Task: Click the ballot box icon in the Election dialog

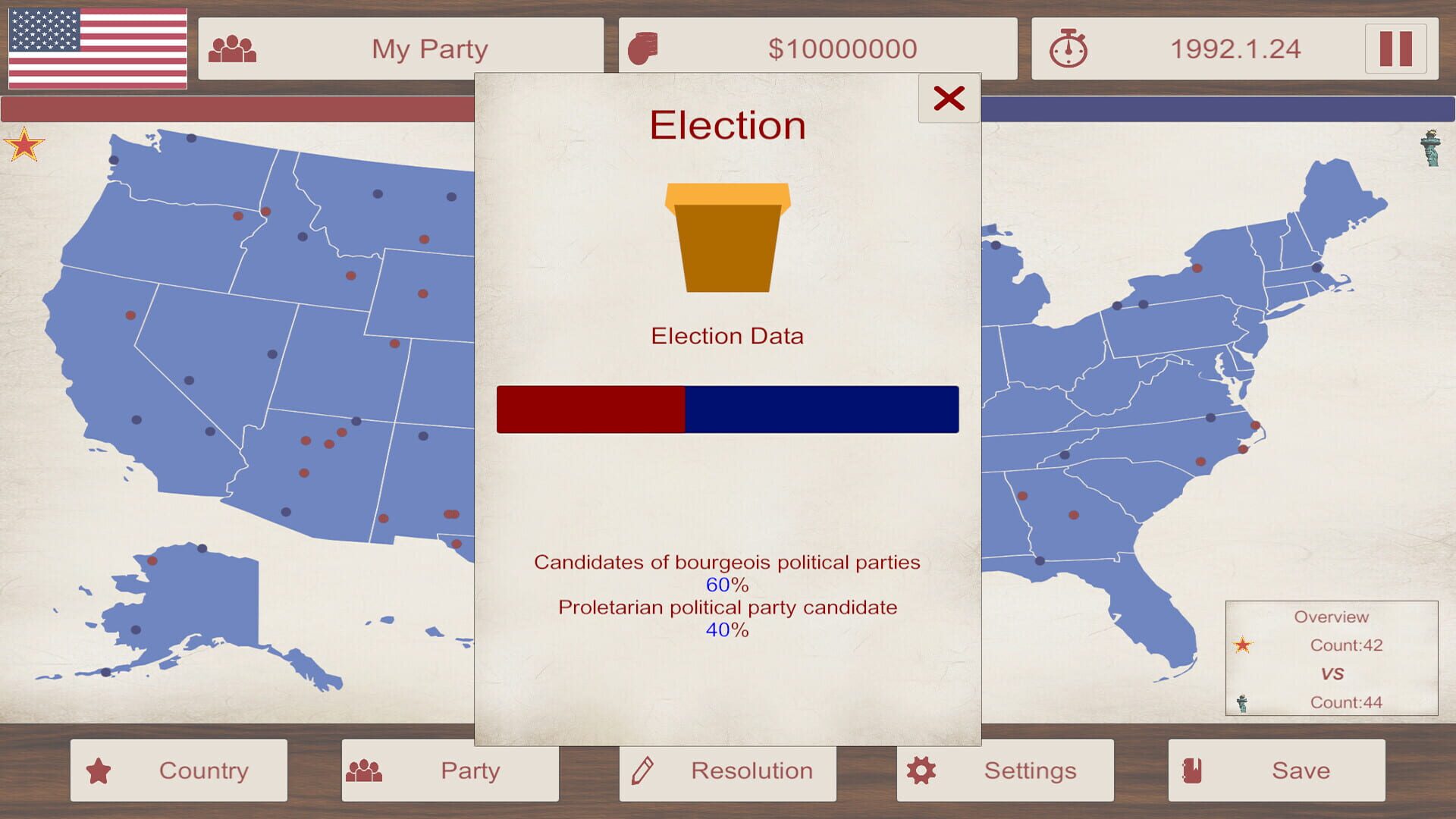Action: pyautogui.click(x=726, y=239)
